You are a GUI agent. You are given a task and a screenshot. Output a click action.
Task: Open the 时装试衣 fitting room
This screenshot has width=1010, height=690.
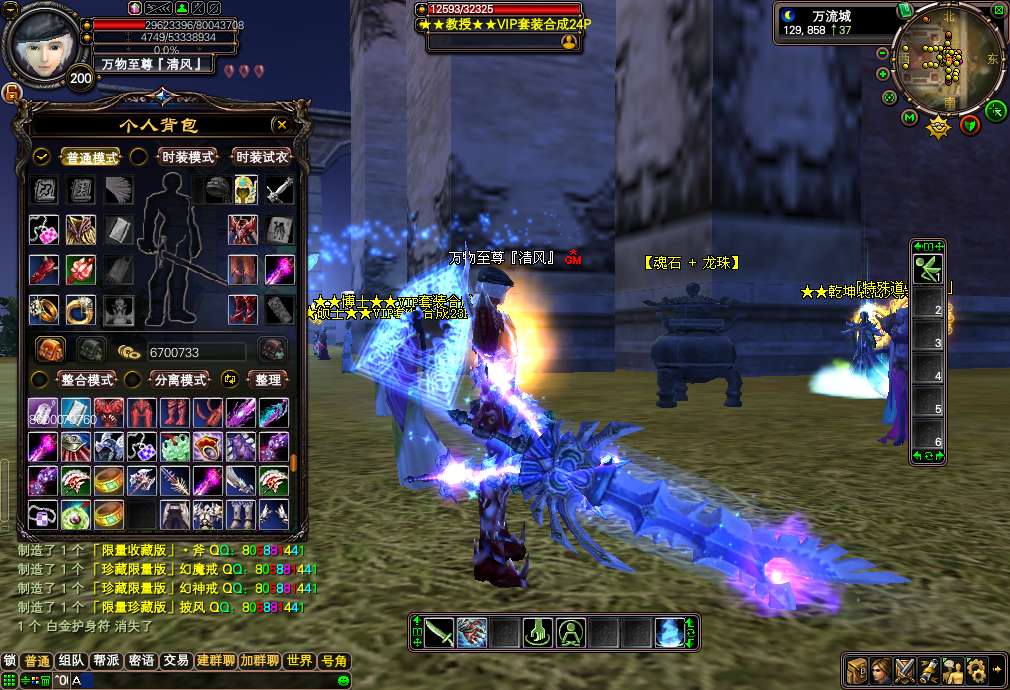[x=260, y=157]
